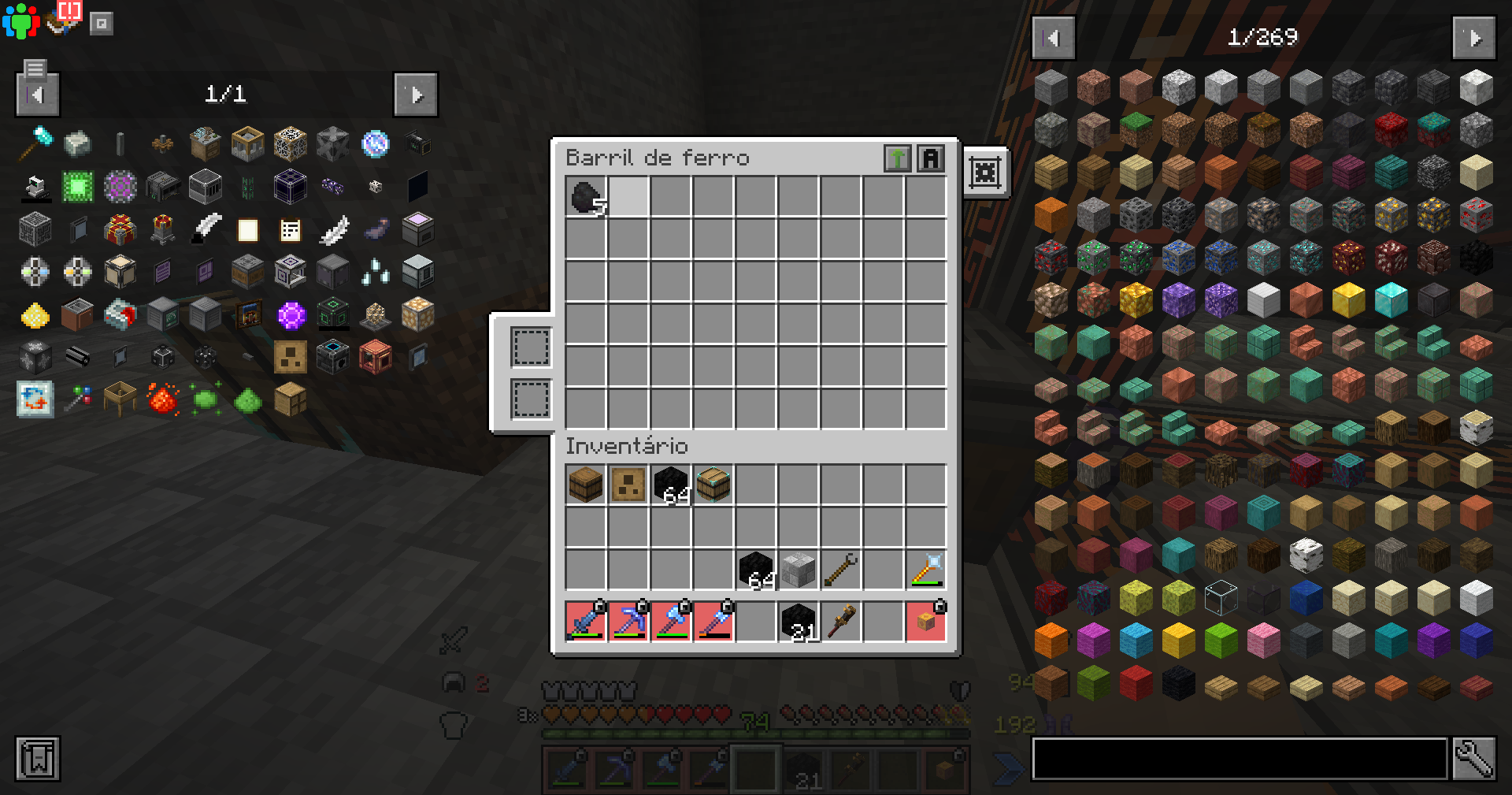Go back a page in the JEI item list

(1053, 37)
